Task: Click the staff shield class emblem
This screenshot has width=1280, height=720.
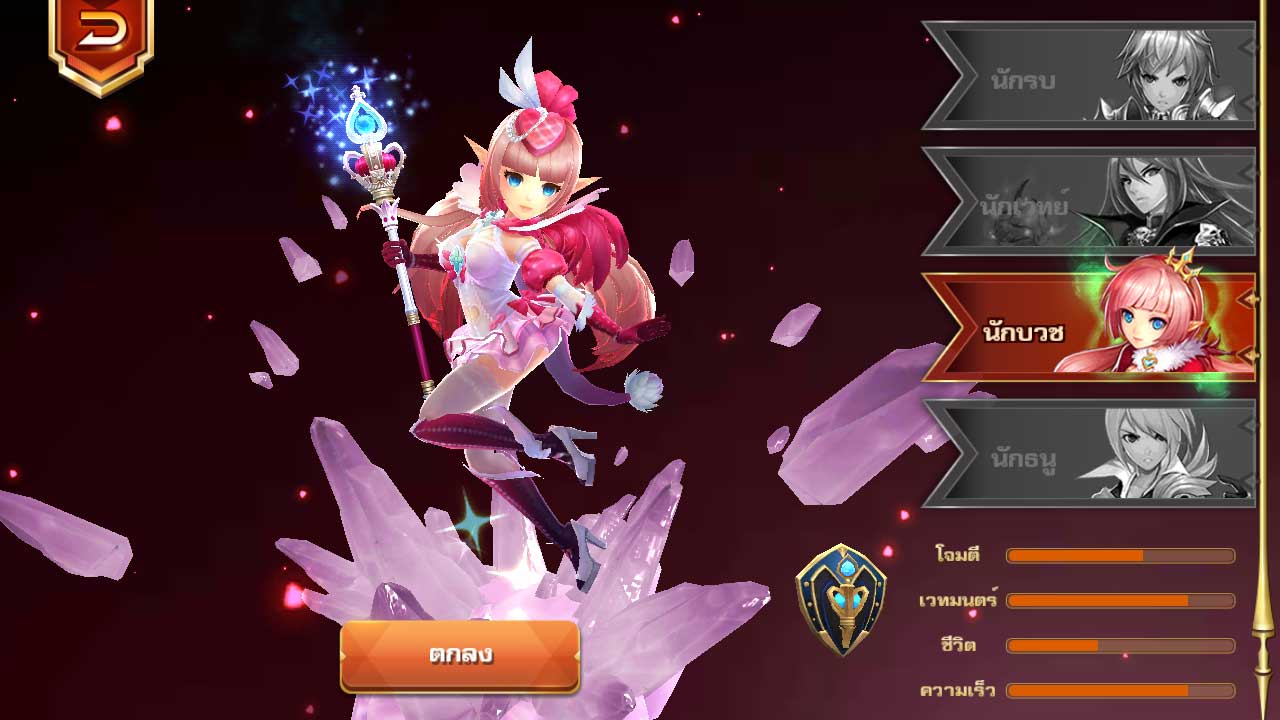Action: 841,599
